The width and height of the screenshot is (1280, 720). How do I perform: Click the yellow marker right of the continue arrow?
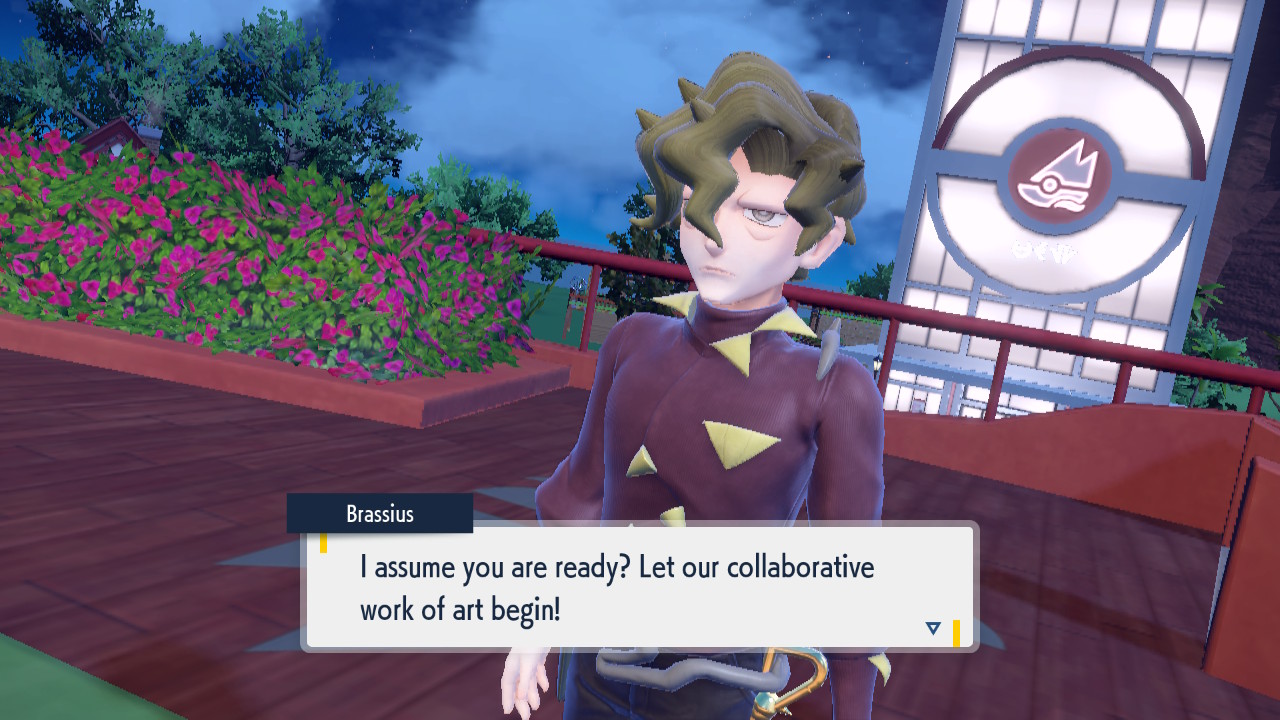pos(957,631)
